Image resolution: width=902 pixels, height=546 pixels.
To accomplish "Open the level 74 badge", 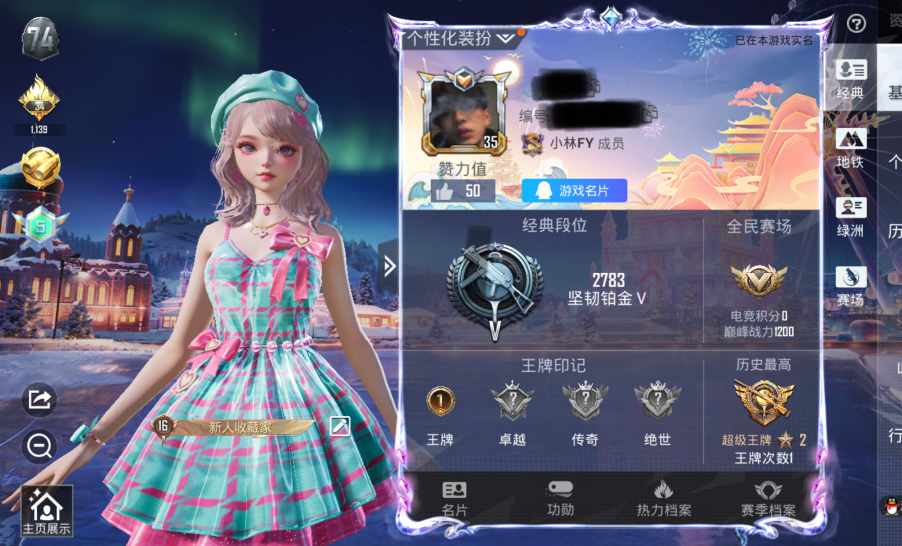I will (x=41, y=39).
